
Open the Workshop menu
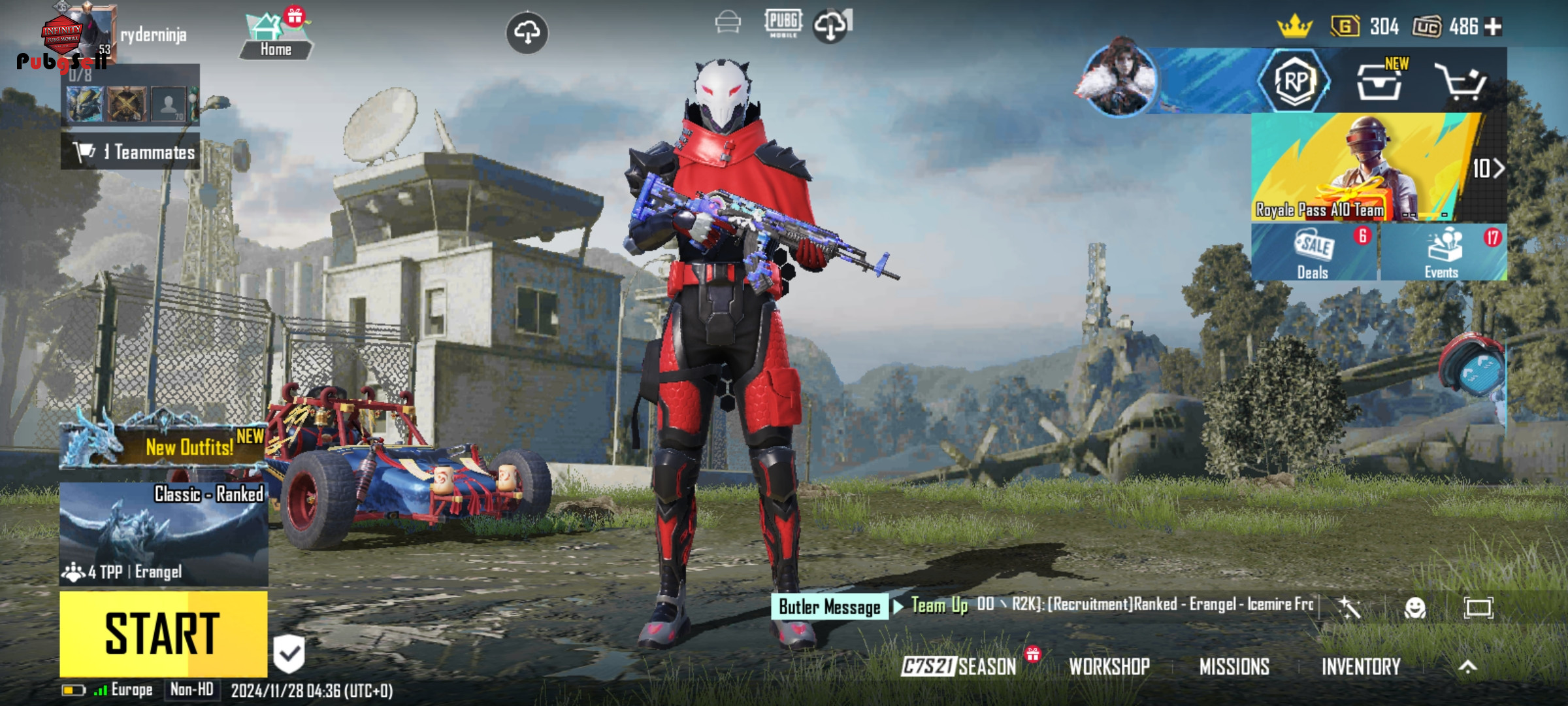point(1109,666)
